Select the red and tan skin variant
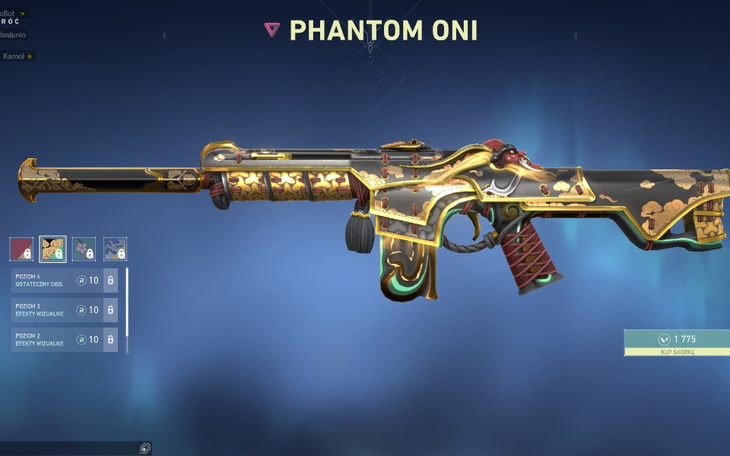730x456 pixels. point(22,249)
